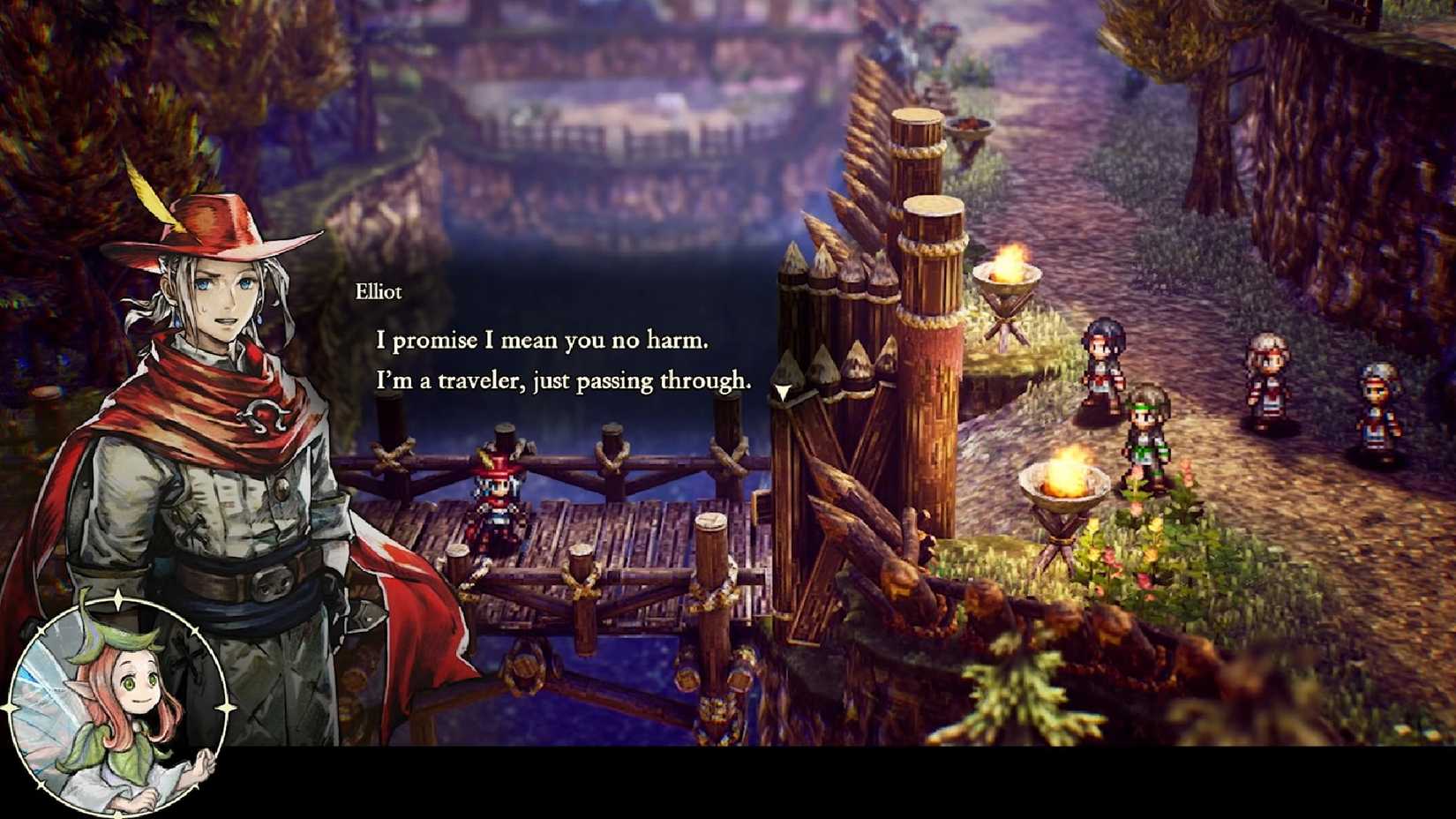Select the green-clothed villager sprite near the gate
The height and width of the screenshot is (819, 1456).
point(1147,432)
